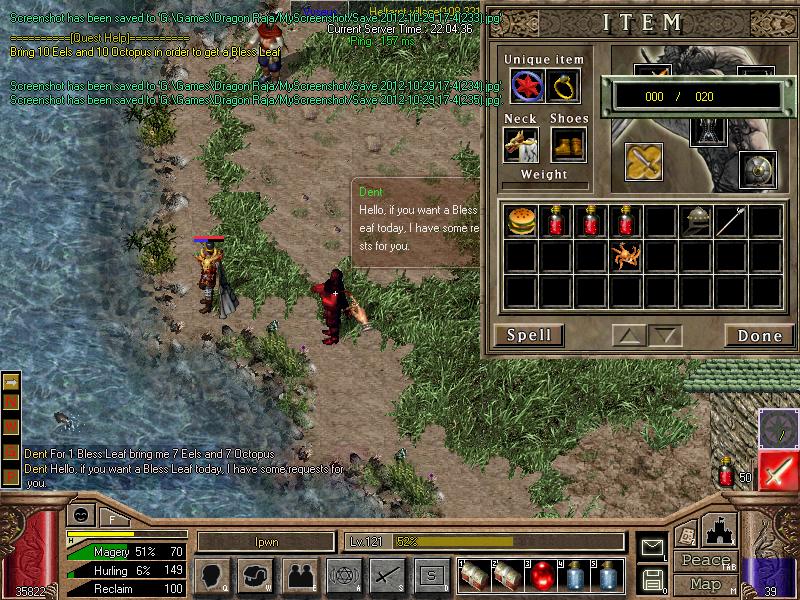Click the boots in the Shoes slot

[568, 145]
